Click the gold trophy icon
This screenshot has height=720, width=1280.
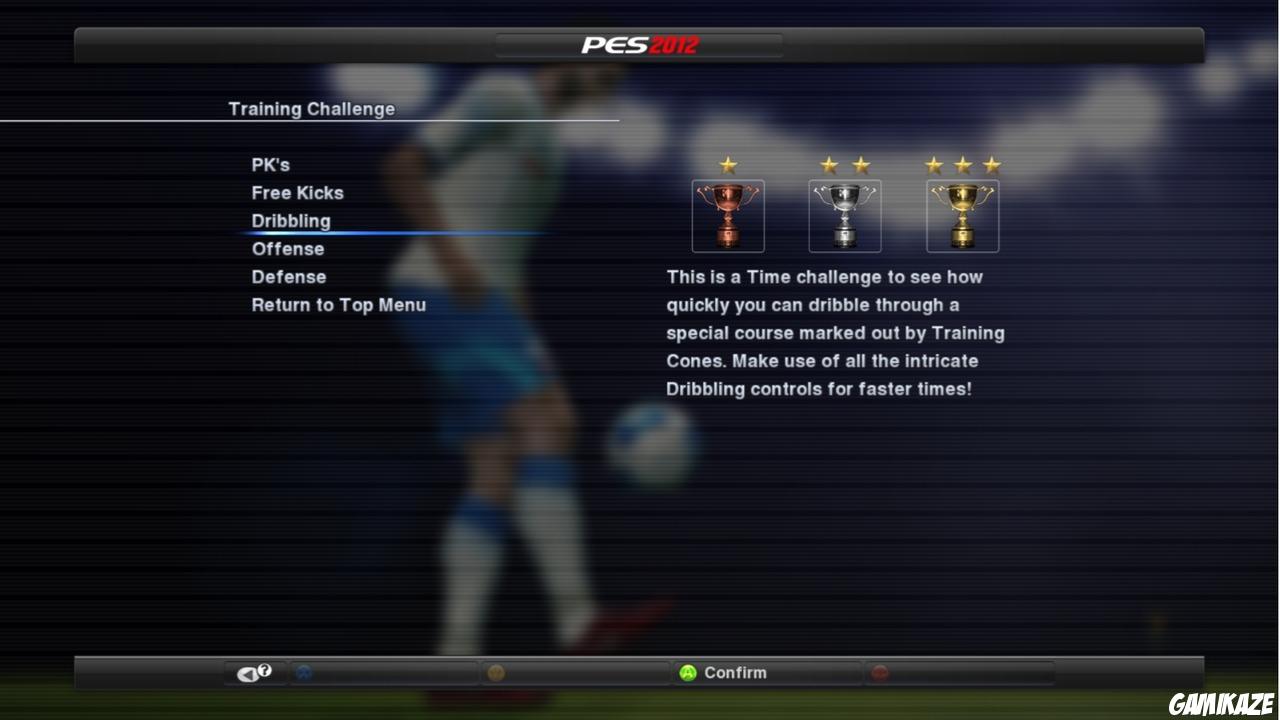click(x=962, y=215)
